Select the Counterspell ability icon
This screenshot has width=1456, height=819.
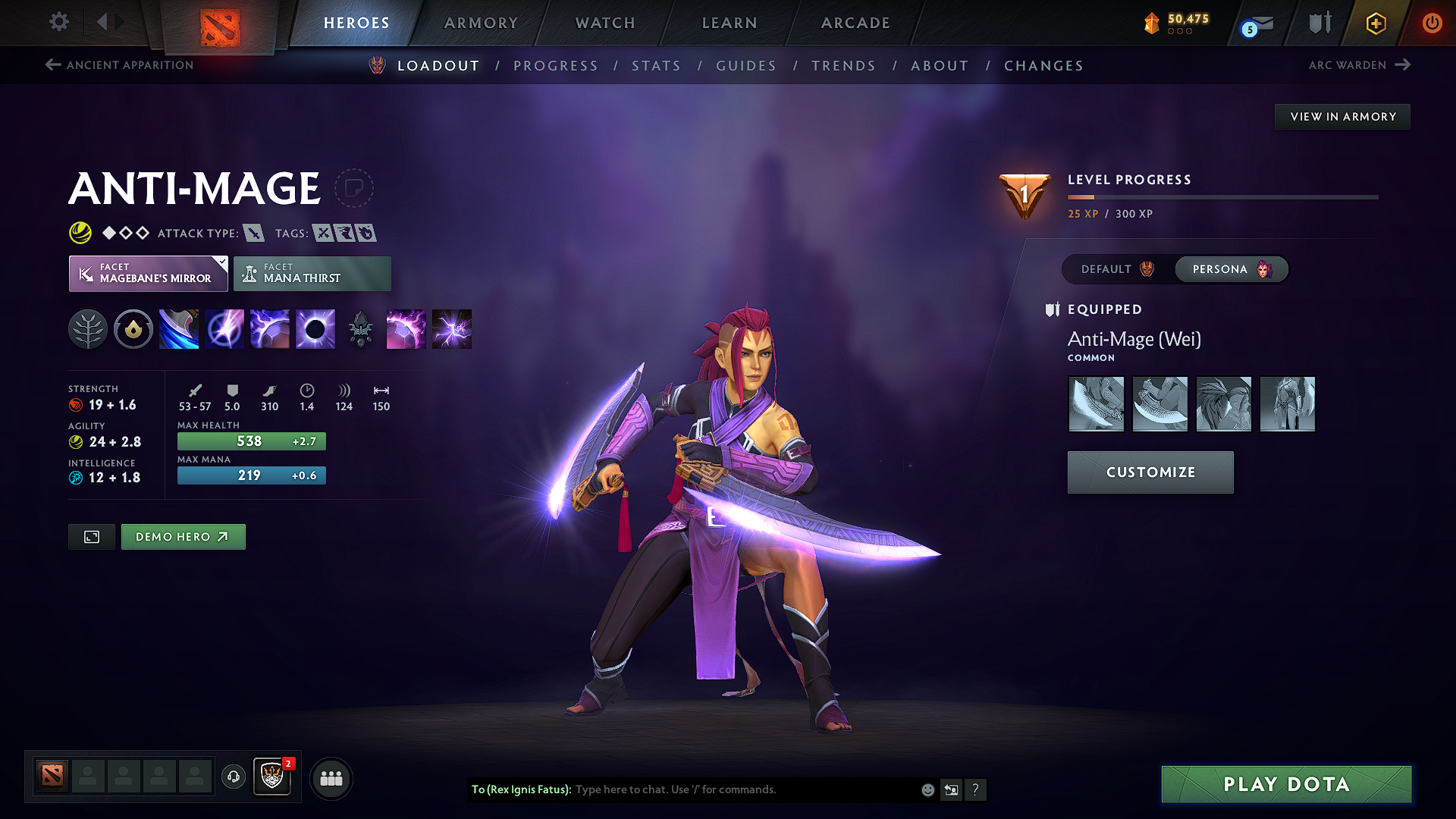tap(270, 328)
